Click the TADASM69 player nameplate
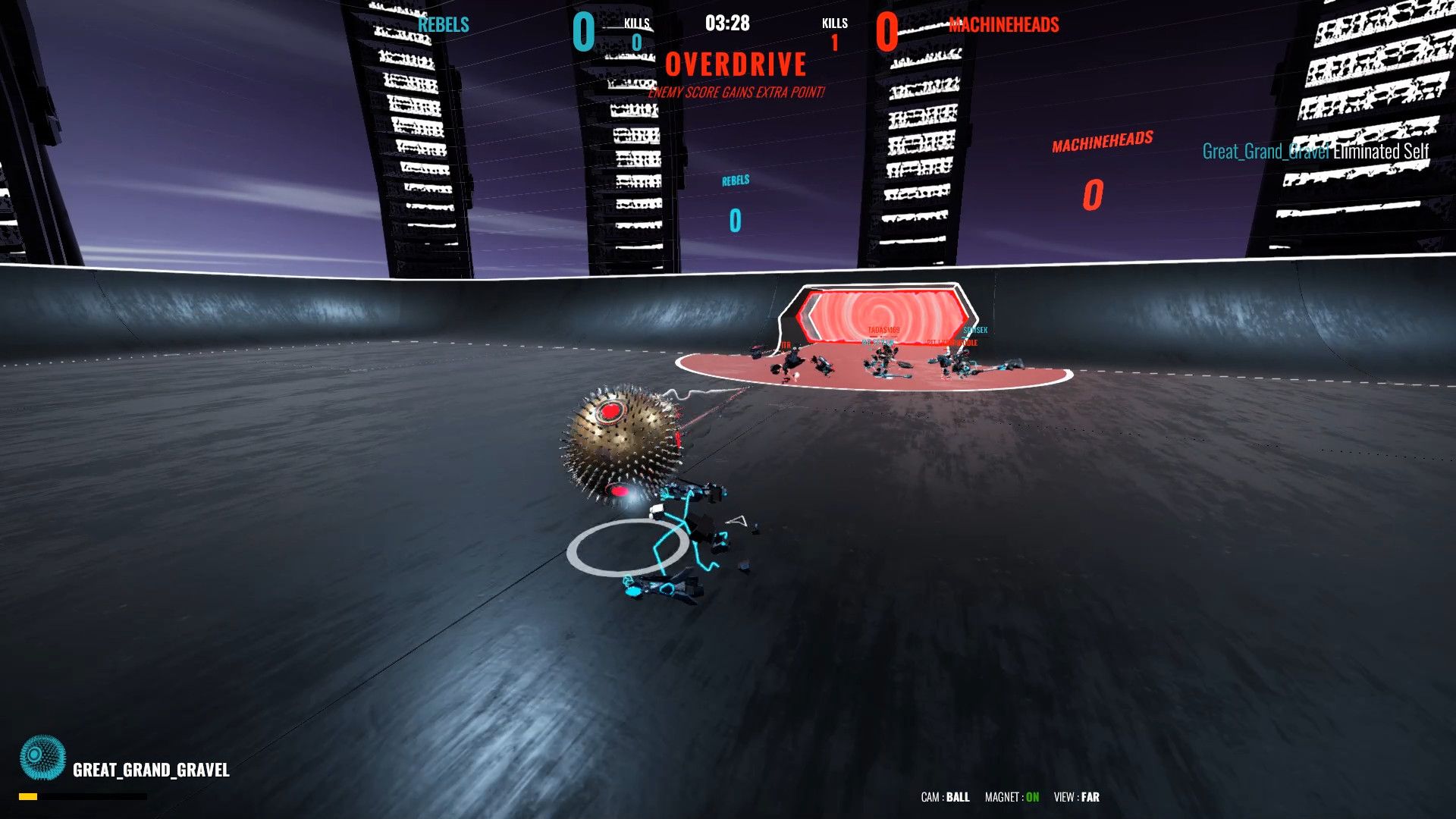 [883, 328]
